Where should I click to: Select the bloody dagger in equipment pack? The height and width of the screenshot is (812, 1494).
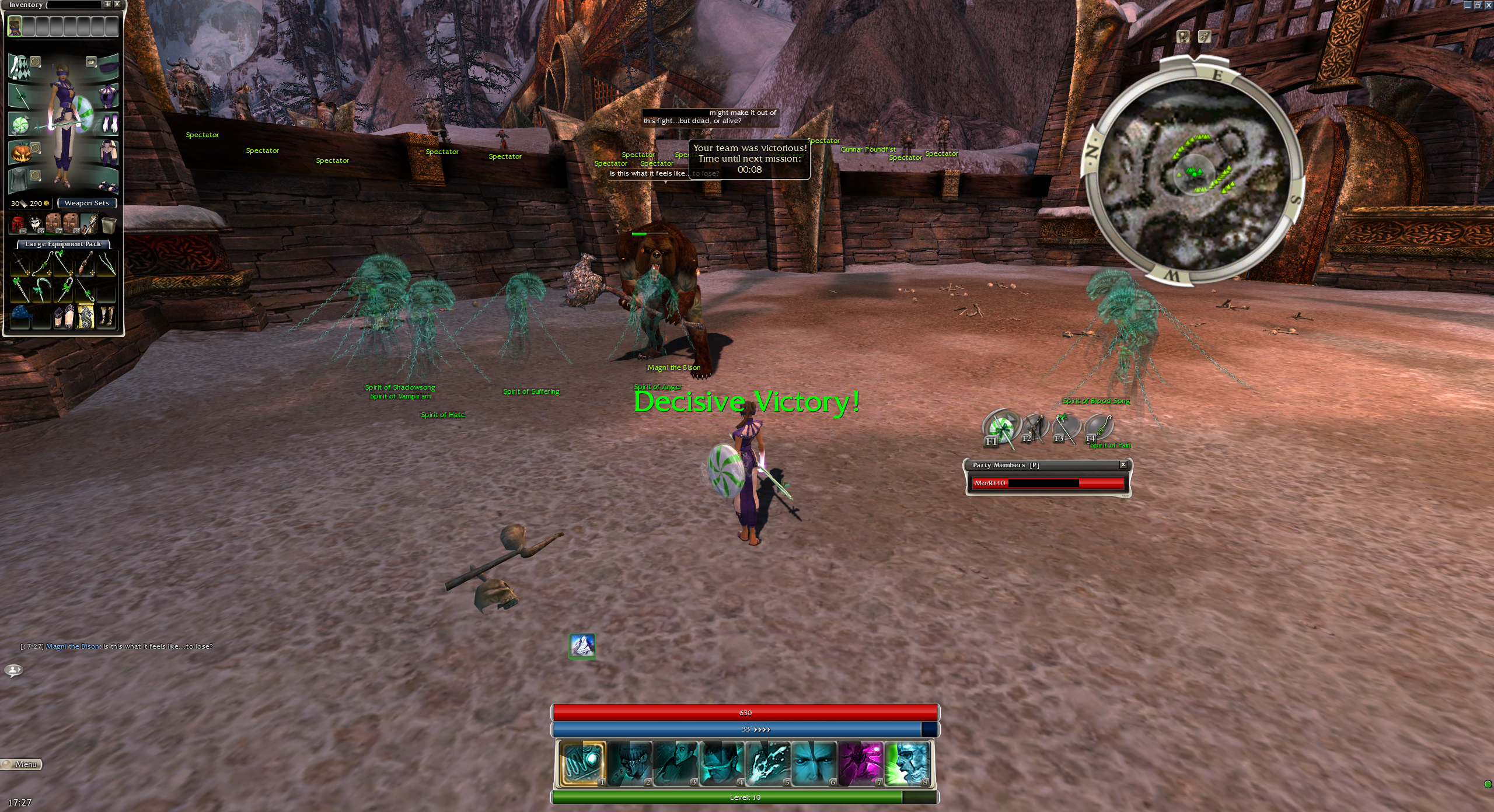[x=86, y=264]
